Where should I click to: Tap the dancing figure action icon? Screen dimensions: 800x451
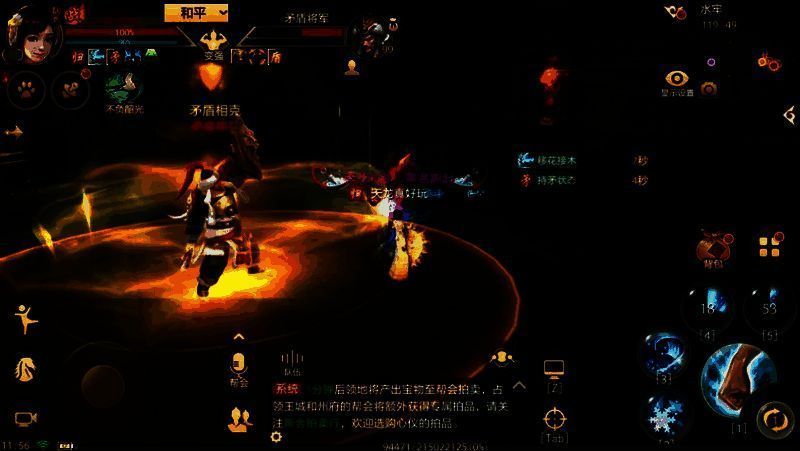[x=25, y=317]
